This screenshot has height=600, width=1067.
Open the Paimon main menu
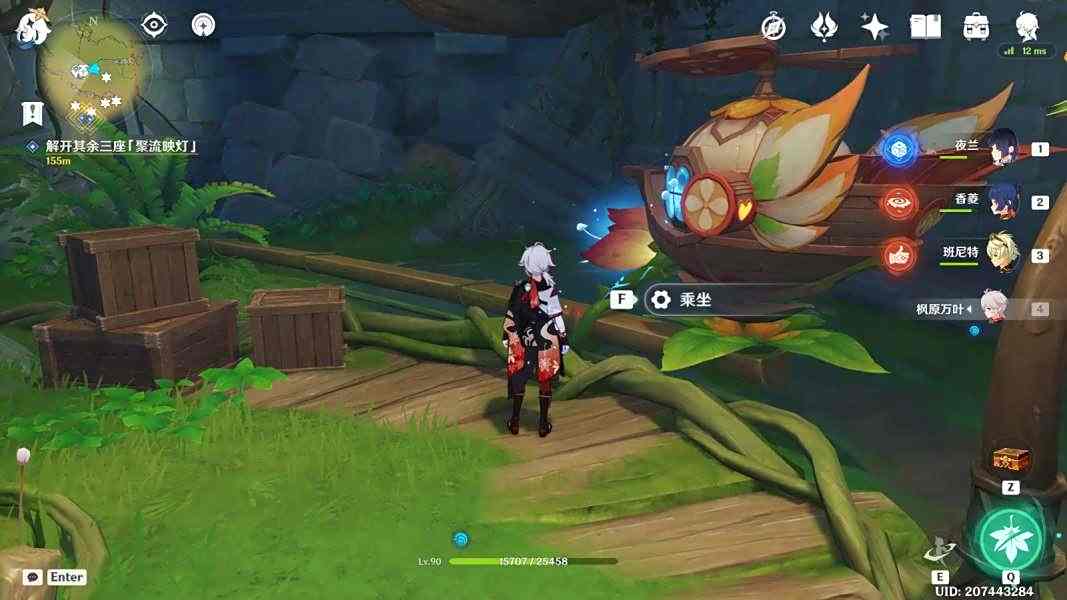(x=32, y=27)
